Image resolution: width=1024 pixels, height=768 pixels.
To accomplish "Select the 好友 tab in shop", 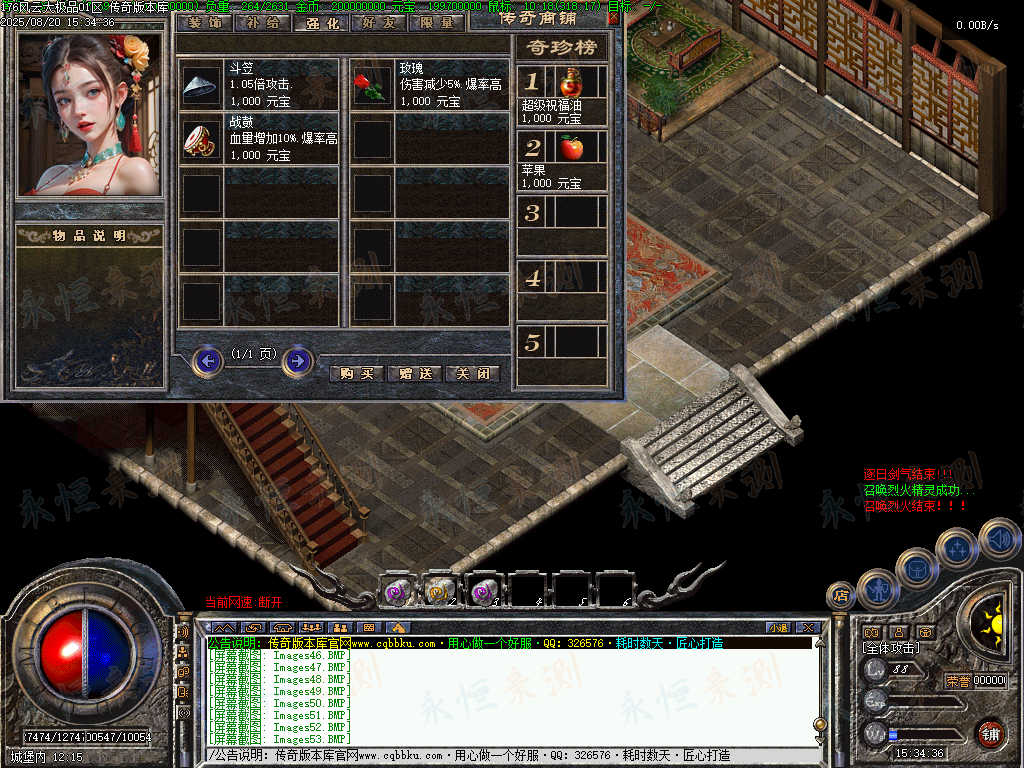I will [378, 22].
